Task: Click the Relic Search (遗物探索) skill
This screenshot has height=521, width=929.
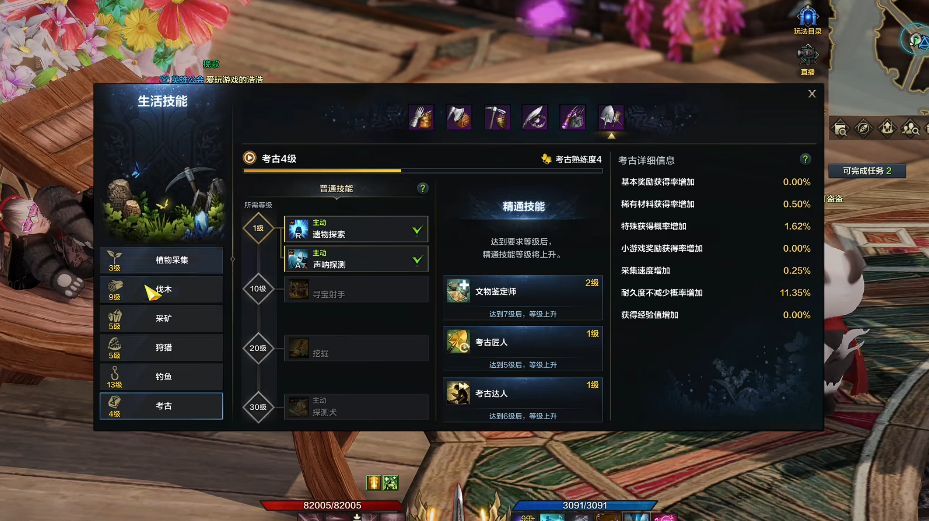Action: (x=356, y=229)
